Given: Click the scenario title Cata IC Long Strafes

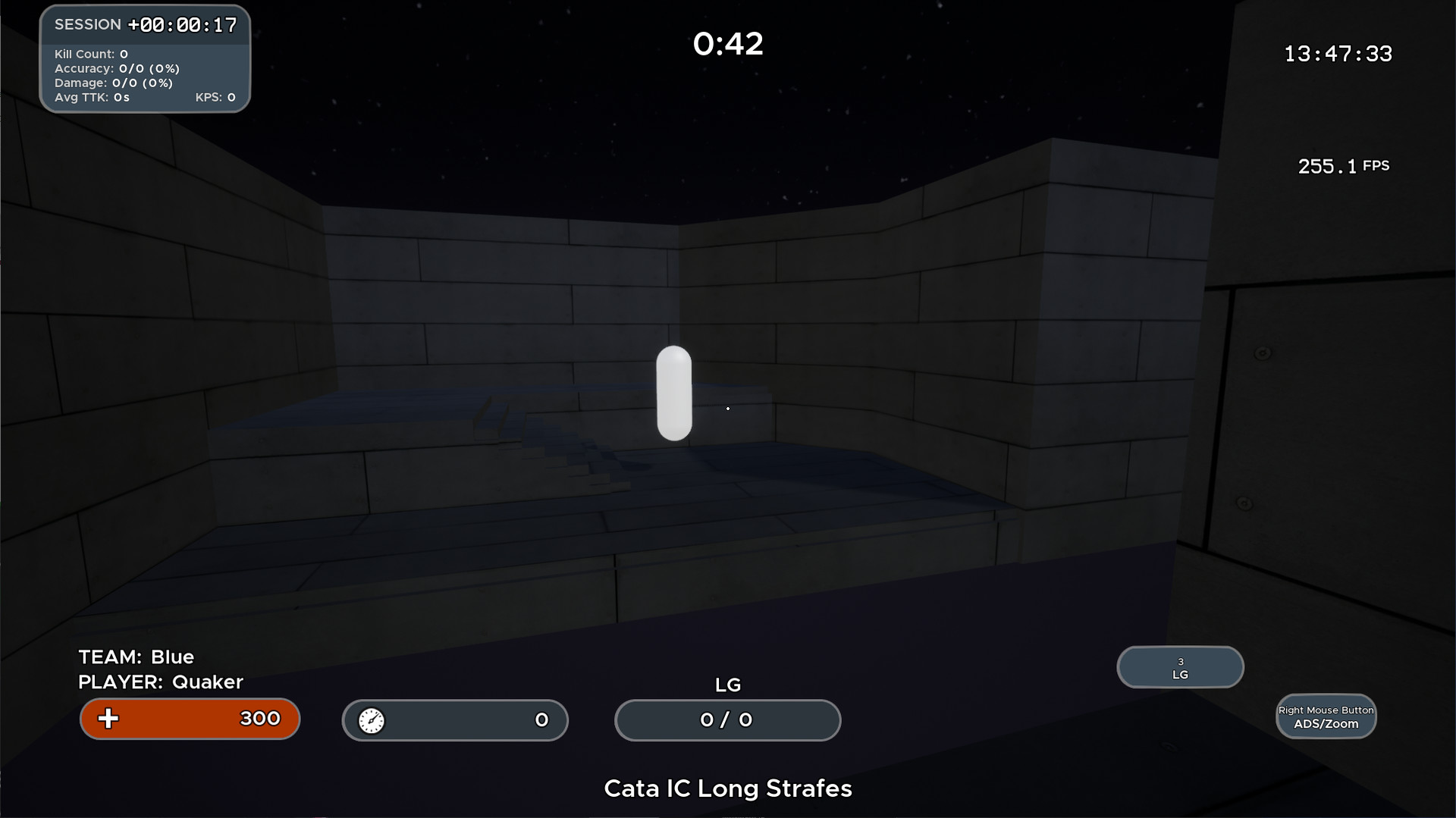Looking at the screenshot, I should tap(727, 788).
